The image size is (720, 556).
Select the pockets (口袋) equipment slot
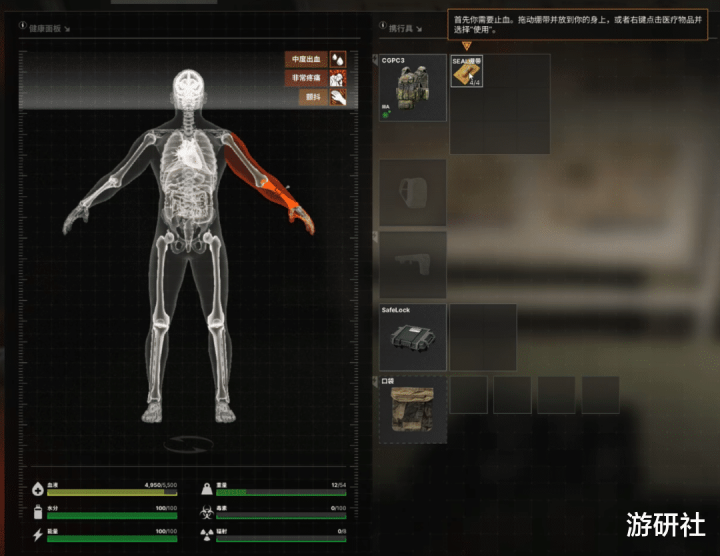412,409
